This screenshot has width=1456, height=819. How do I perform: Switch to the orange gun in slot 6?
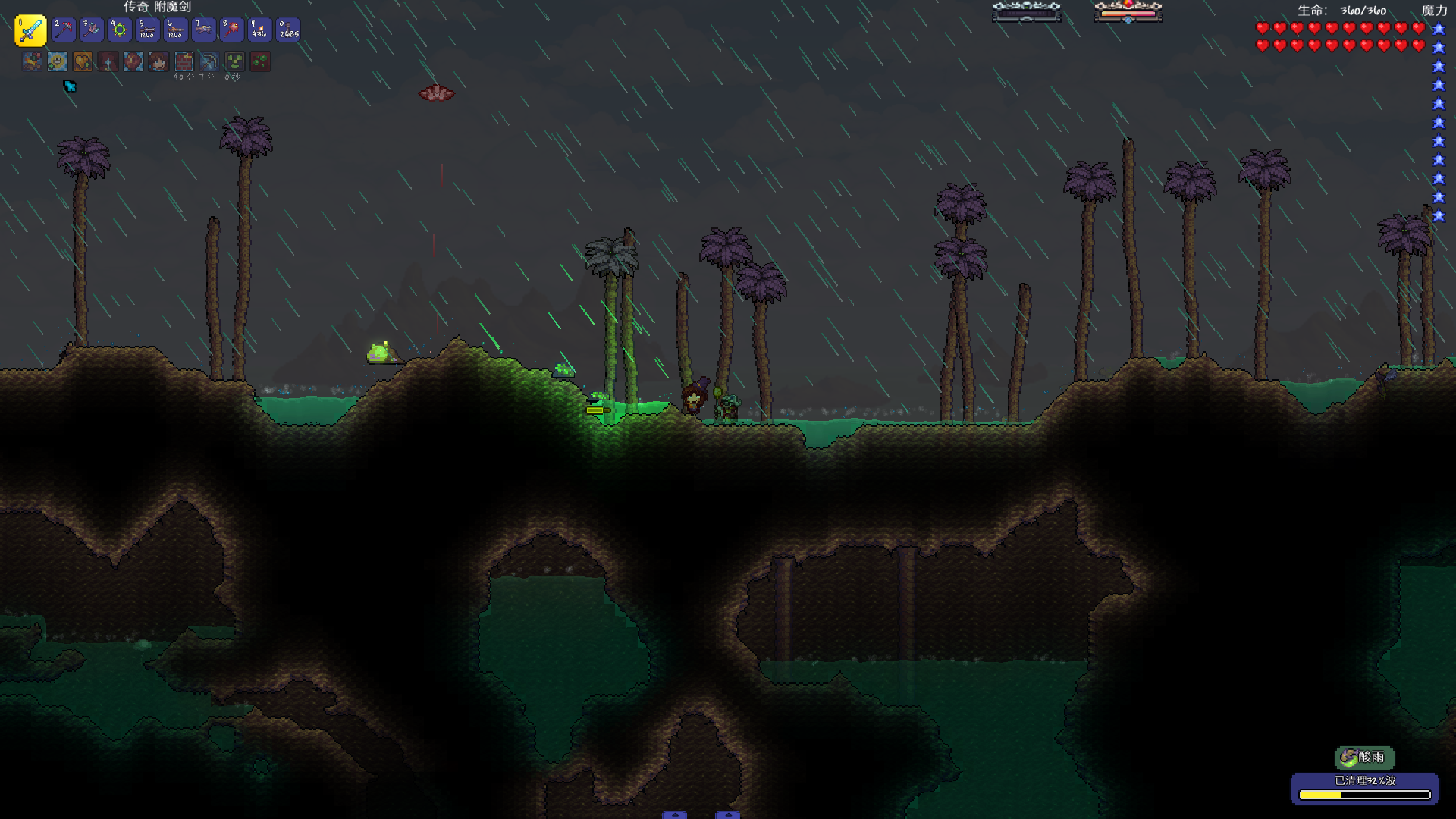[x=175, y=30]
